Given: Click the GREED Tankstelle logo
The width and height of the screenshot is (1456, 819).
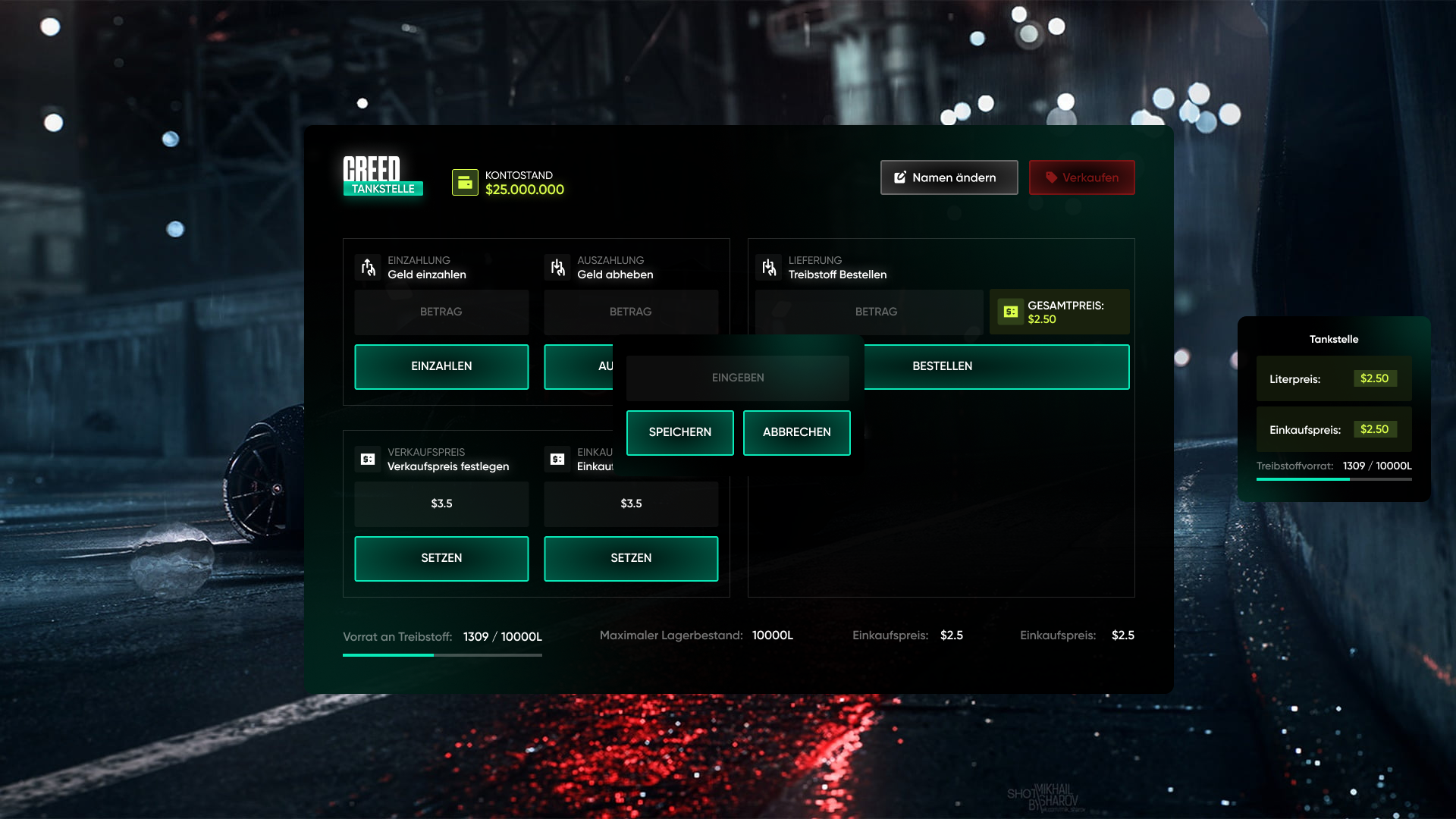Looking at the screenshot, I should [x=382, y=177].
